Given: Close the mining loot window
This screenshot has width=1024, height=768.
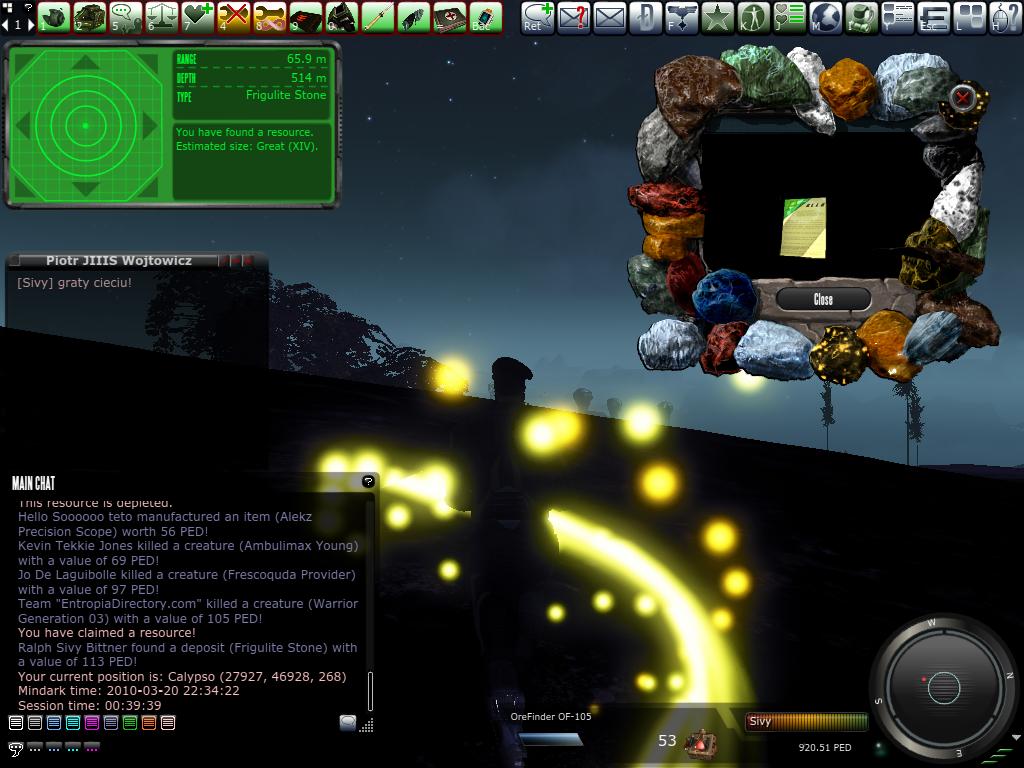Looking at the screenshot, I should click(x=823, y=299).
